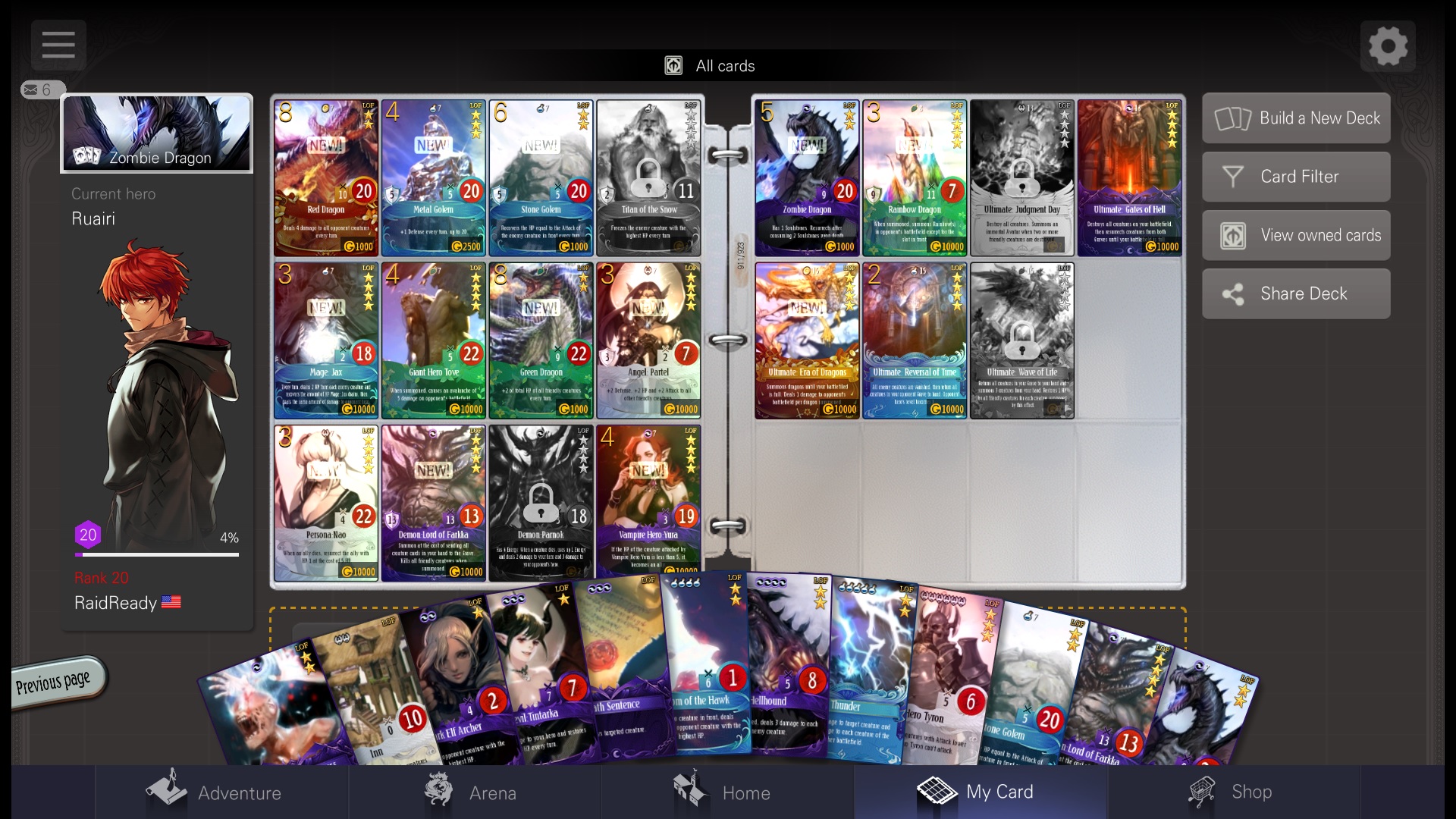Select the Zombie Dragon deck thumbnail
1456x819 pixels.
click(x=156, y=133)
